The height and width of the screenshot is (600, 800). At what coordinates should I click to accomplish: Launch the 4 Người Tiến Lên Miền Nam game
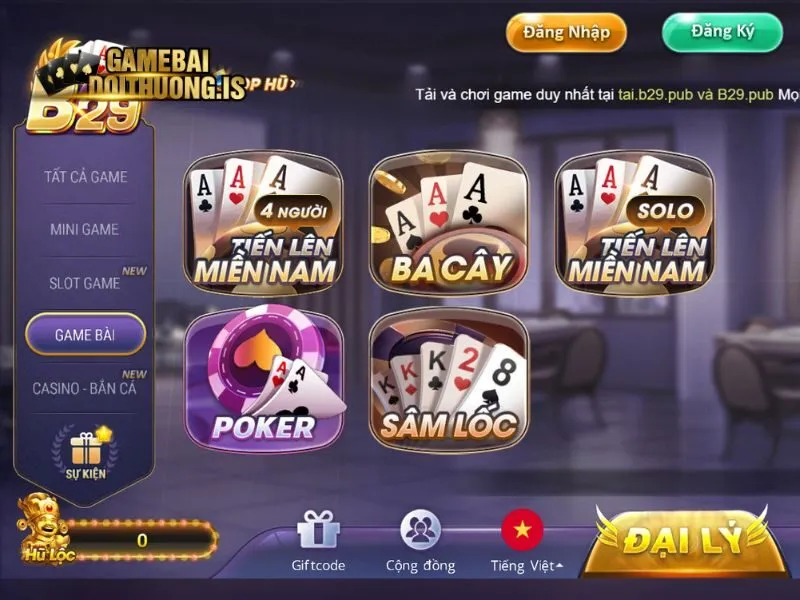264,225
